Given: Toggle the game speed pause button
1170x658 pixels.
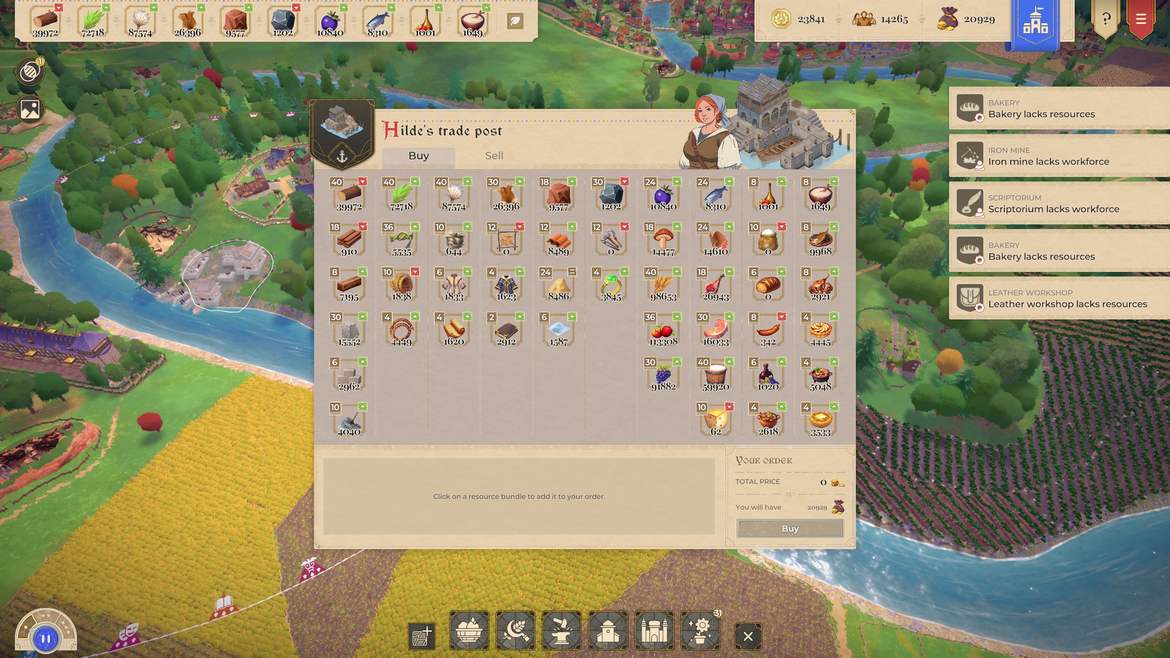Looking at the screenshot, I should [45, 637].
